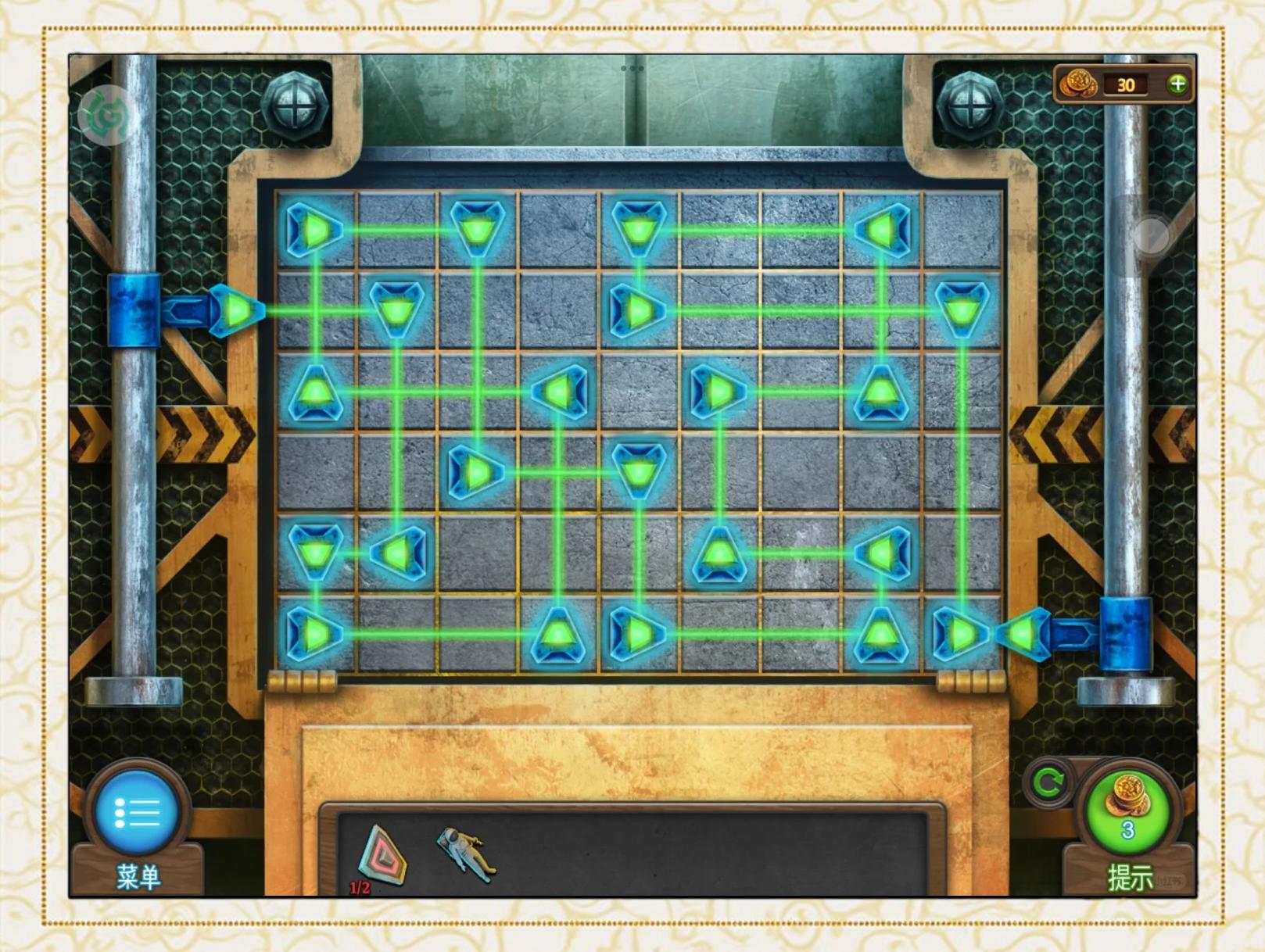Select the pentagon shard inventory item
This screenshot has width=1265, height=952.
382,856
